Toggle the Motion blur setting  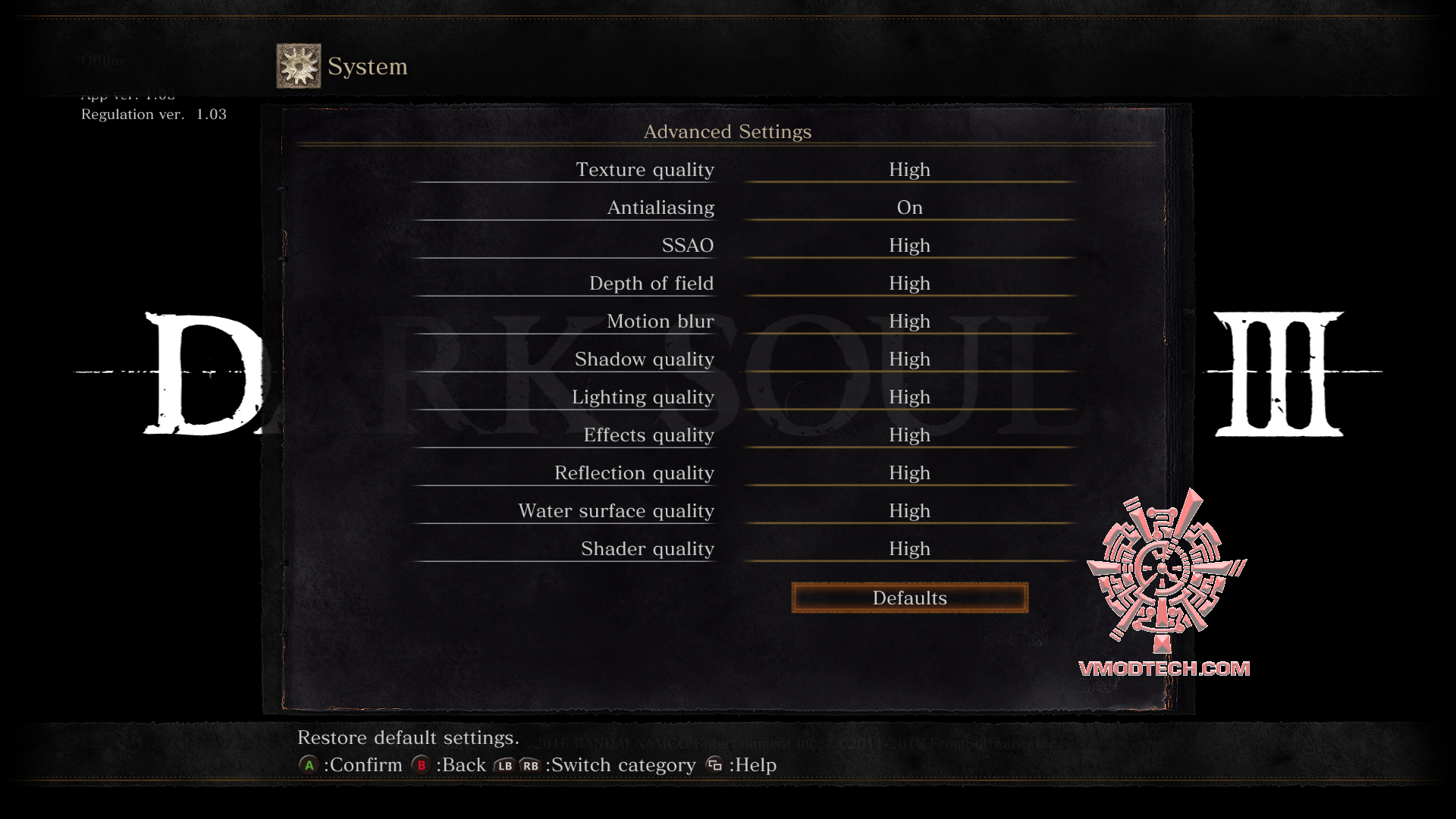(909, 321)
